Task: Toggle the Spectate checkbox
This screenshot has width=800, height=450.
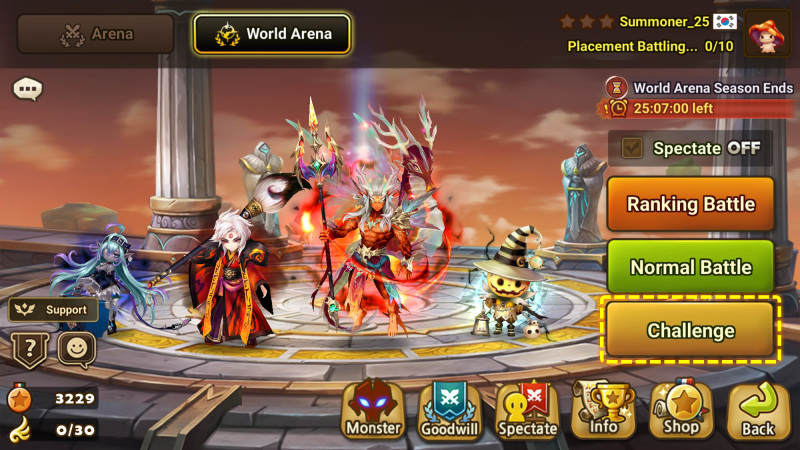Action: [x=632, y=148]
